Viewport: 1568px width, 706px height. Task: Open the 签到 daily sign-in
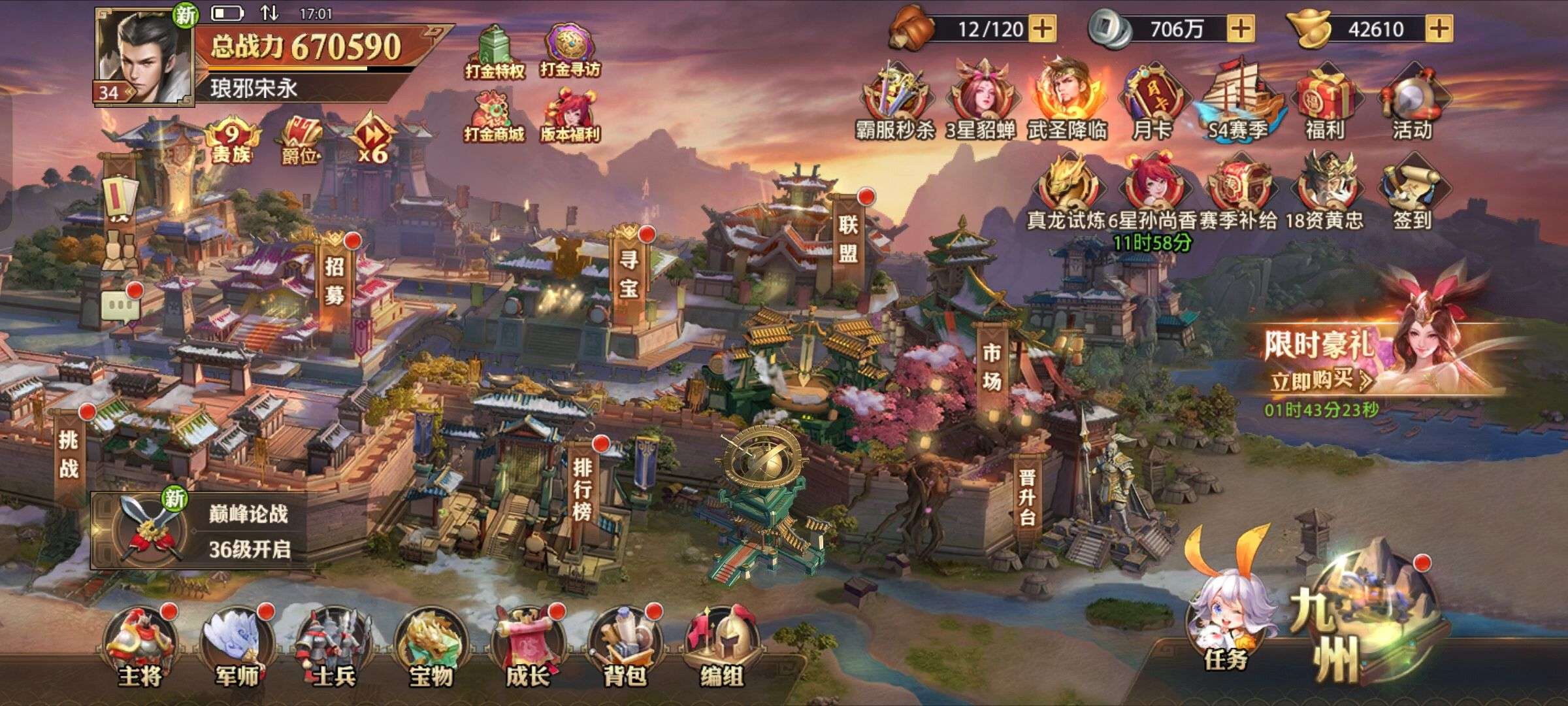pyautogui.click(x=1412, y=190)
